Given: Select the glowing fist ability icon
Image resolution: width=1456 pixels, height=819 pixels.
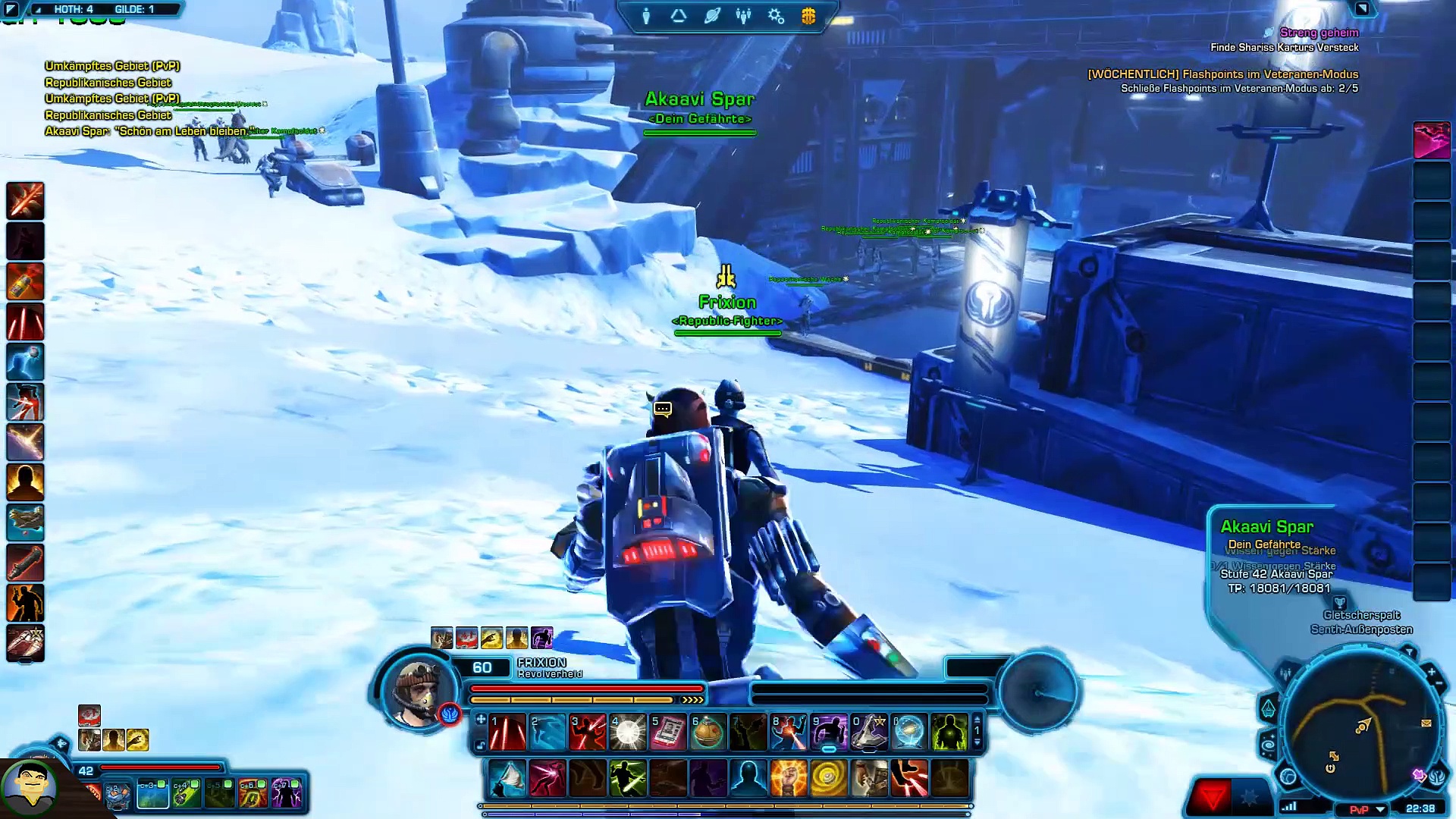Looking at the screenshot, I should (x=788, y=778).
